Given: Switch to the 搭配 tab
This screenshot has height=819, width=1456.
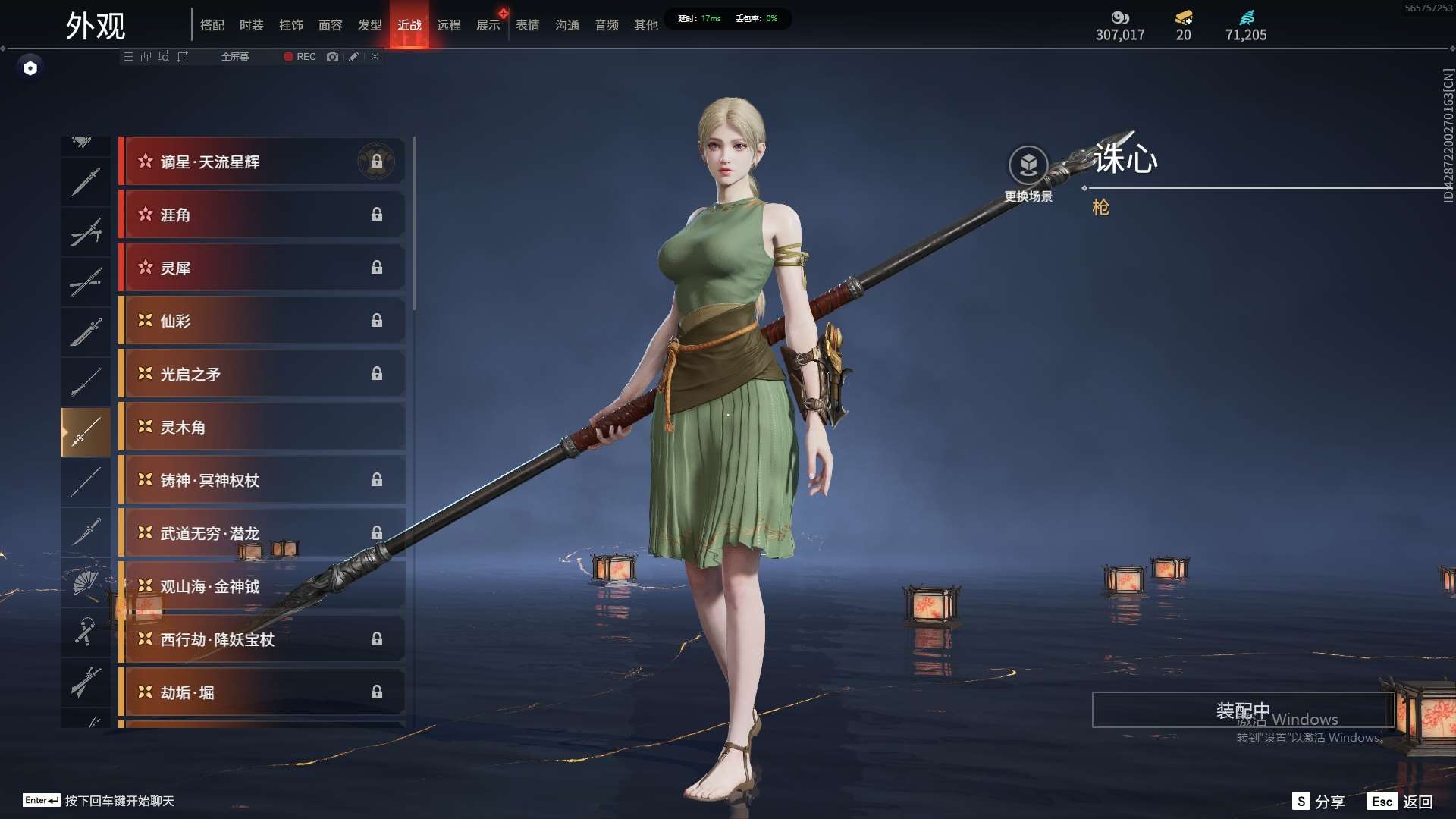Looking at the screenshot, I should coord(212,25).
